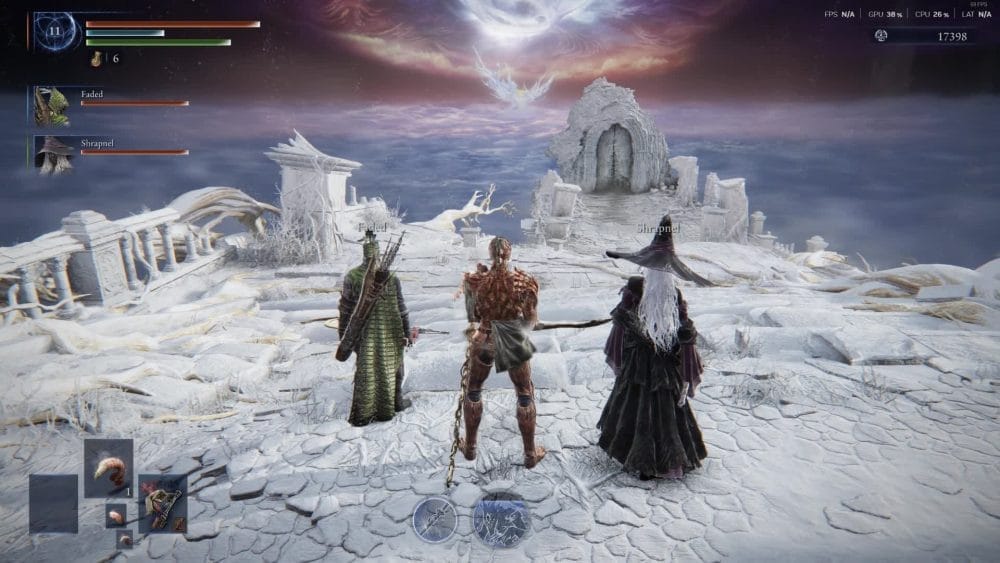Select the large curved claw item slot

point(108,468)
